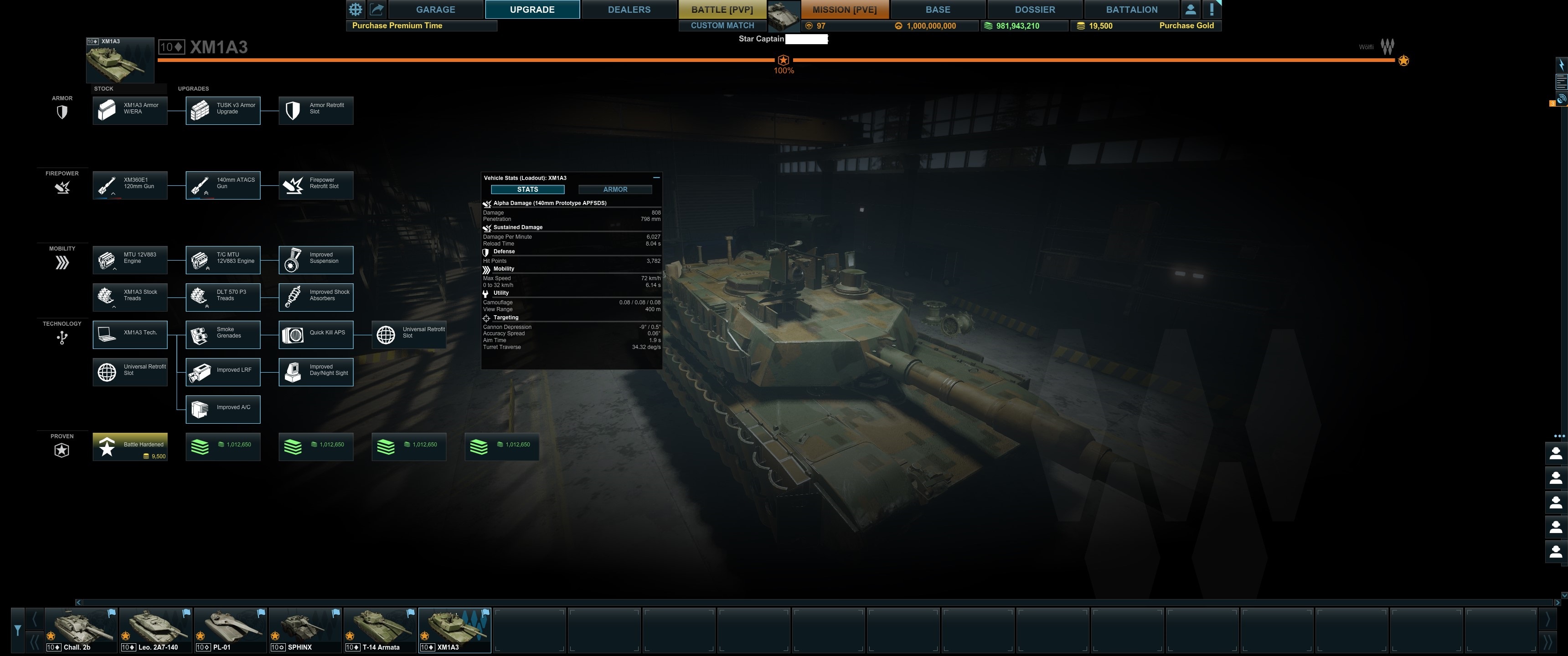Go to the Battalion tab
This screenshot has height=656, width=1568.
coord(1131,9)
